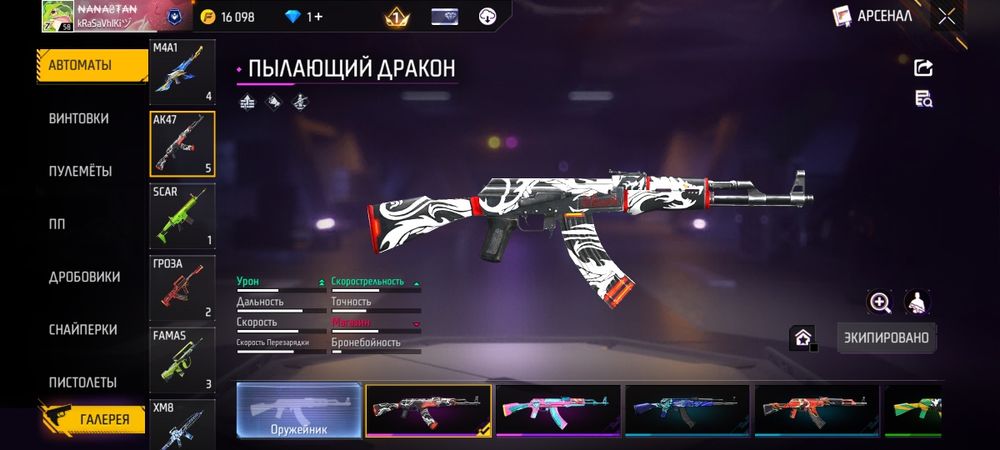Zoom in on the weapon preview
This screenshot has height=450, width=1000.
(880, 302)
